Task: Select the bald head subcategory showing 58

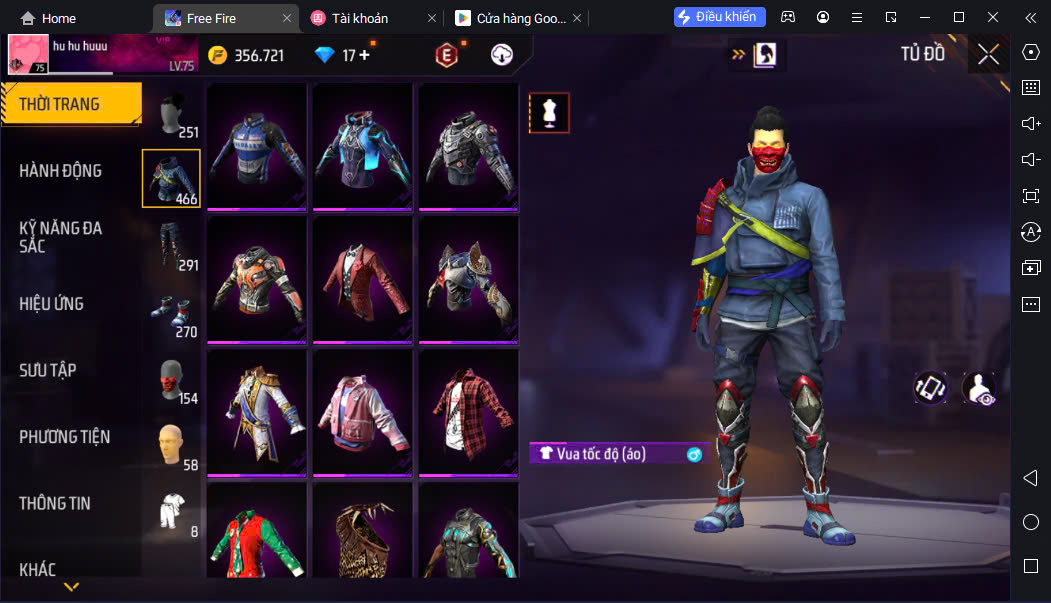Action: pyautogui.click(x=172, y=446)
